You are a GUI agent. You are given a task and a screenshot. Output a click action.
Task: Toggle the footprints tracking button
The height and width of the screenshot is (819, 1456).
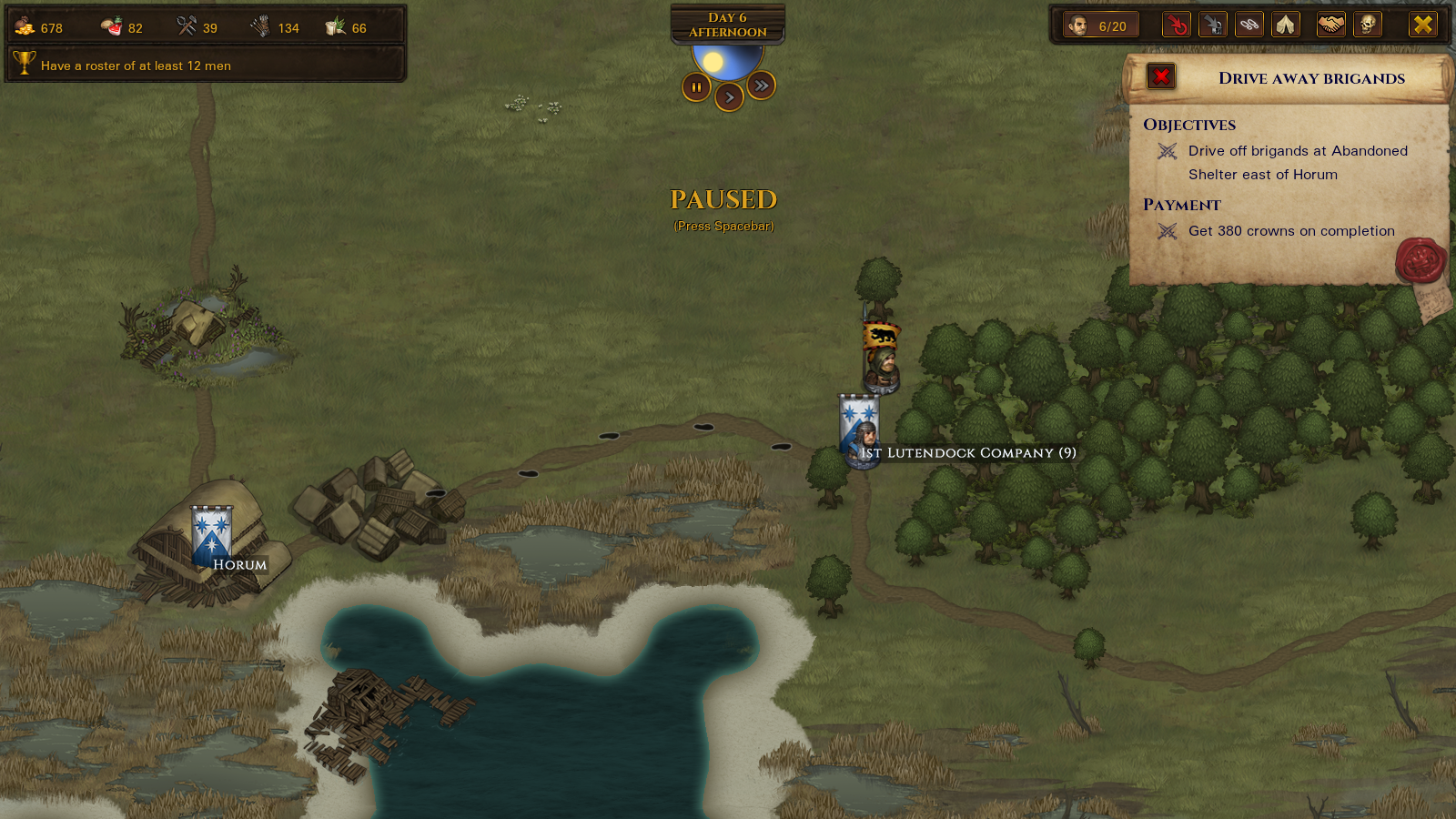[1249, 25]
